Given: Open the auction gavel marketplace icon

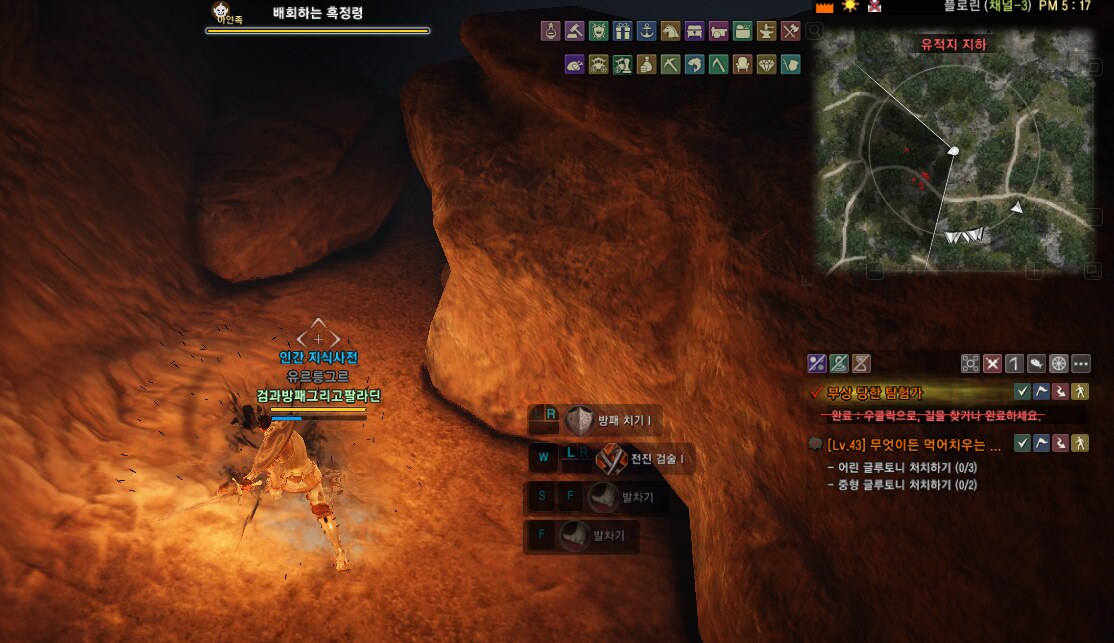Looking at the screenshot, I should (574, 31).
